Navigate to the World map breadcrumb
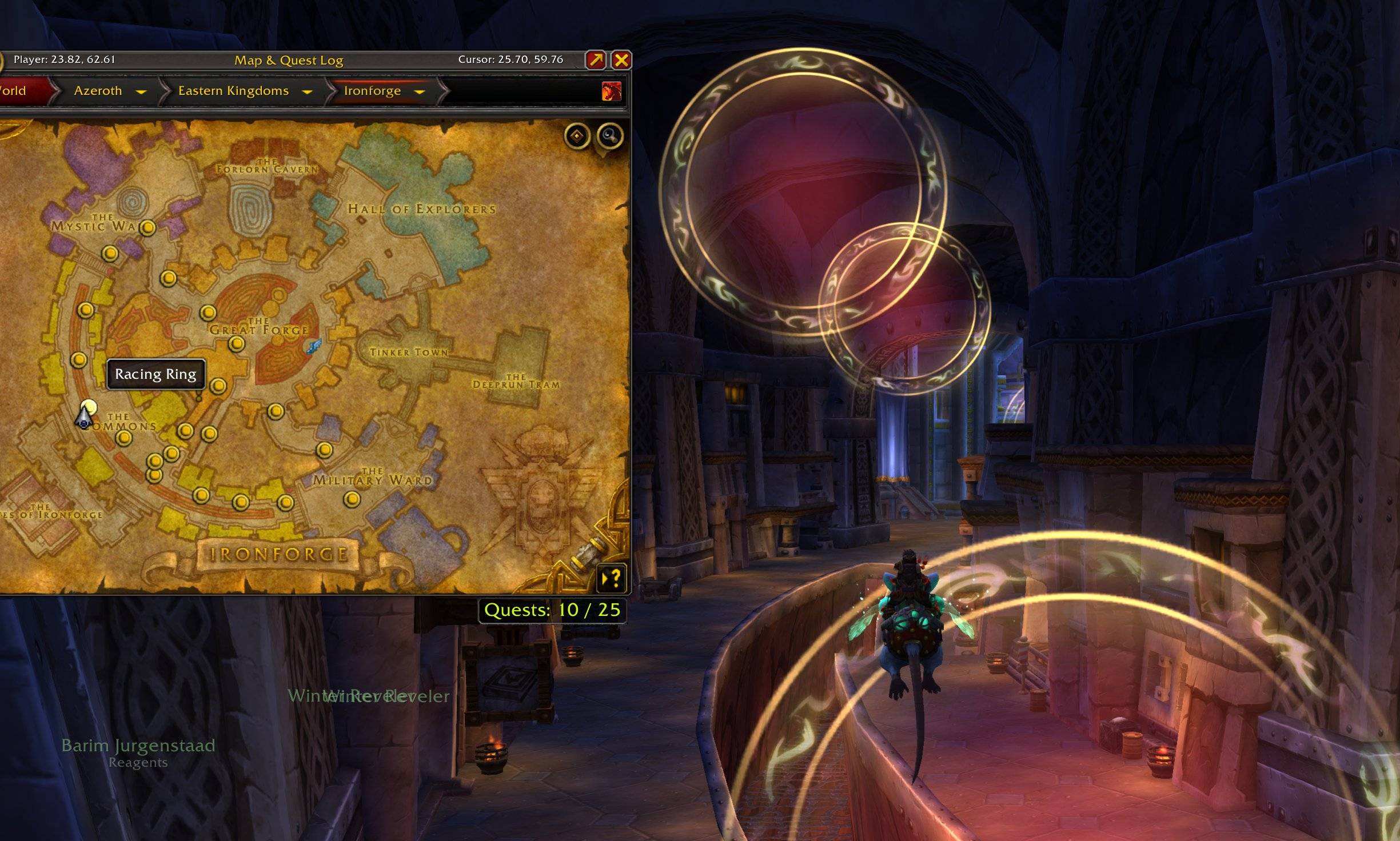Image resolution: width=1400 pixels, height=841 pixels. (x=14, y=91)
